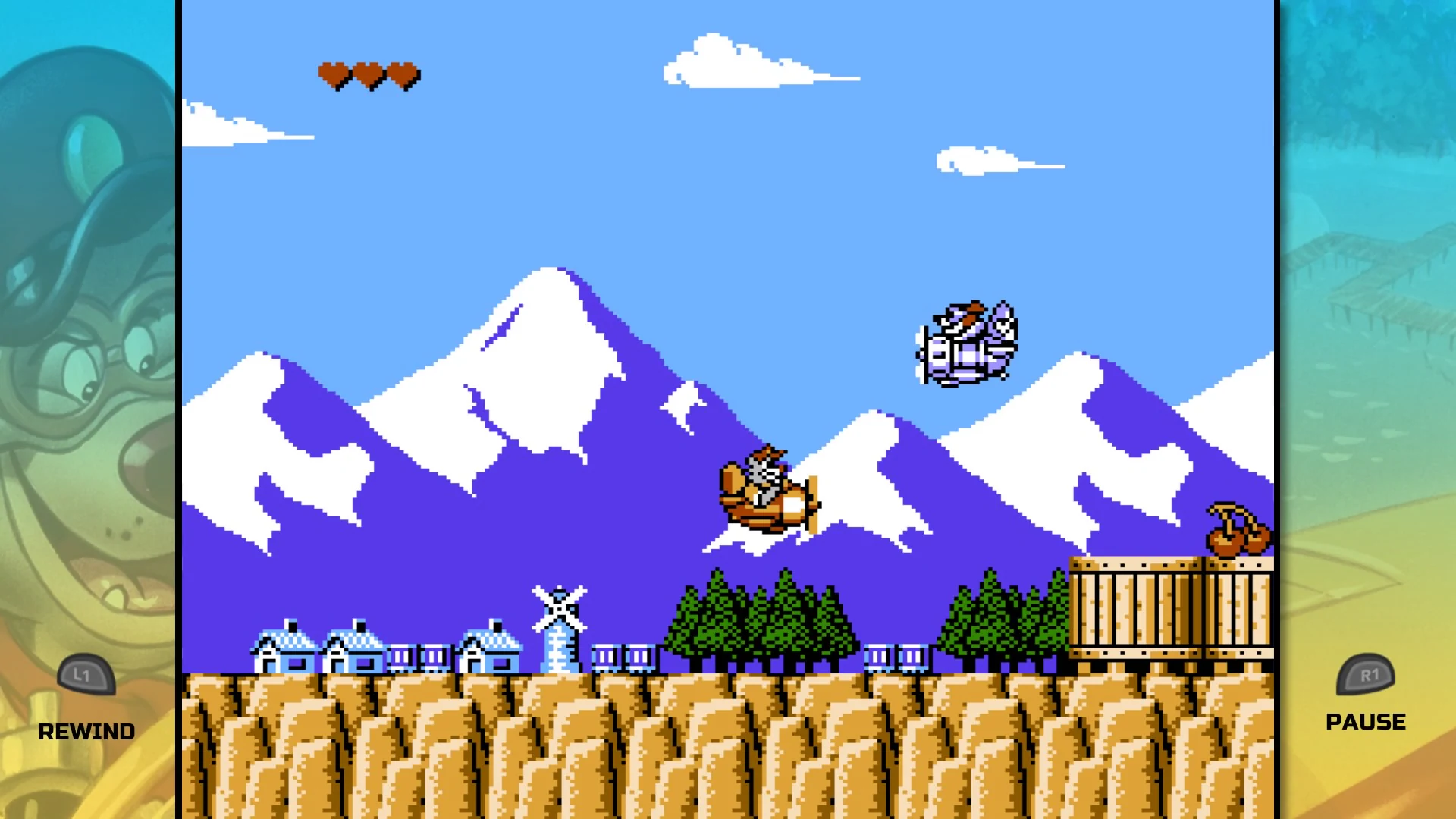Select the player's orange airplane
The image size is (1456, 819).
766,489
